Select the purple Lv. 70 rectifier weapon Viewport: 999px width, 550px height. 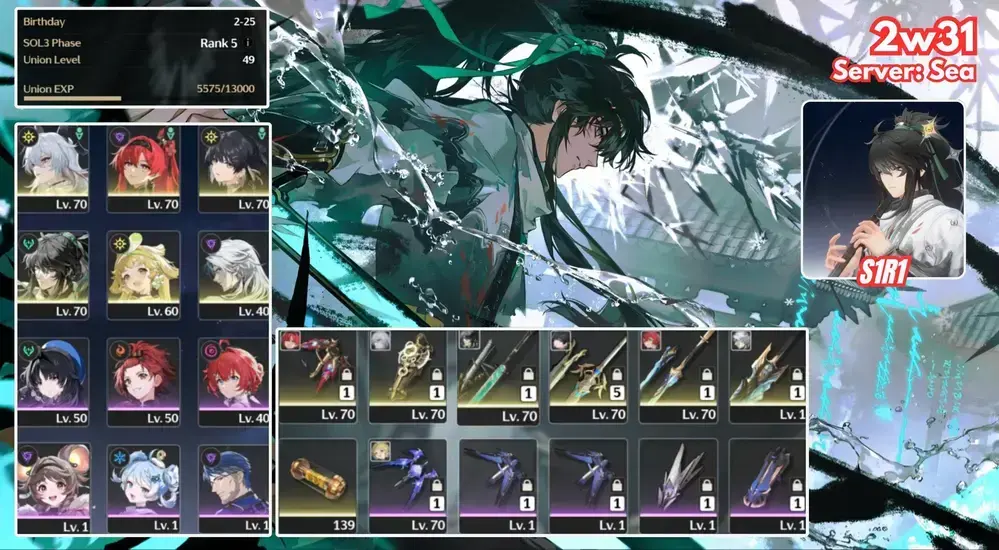pyautogui.click(x=406, y=482)
